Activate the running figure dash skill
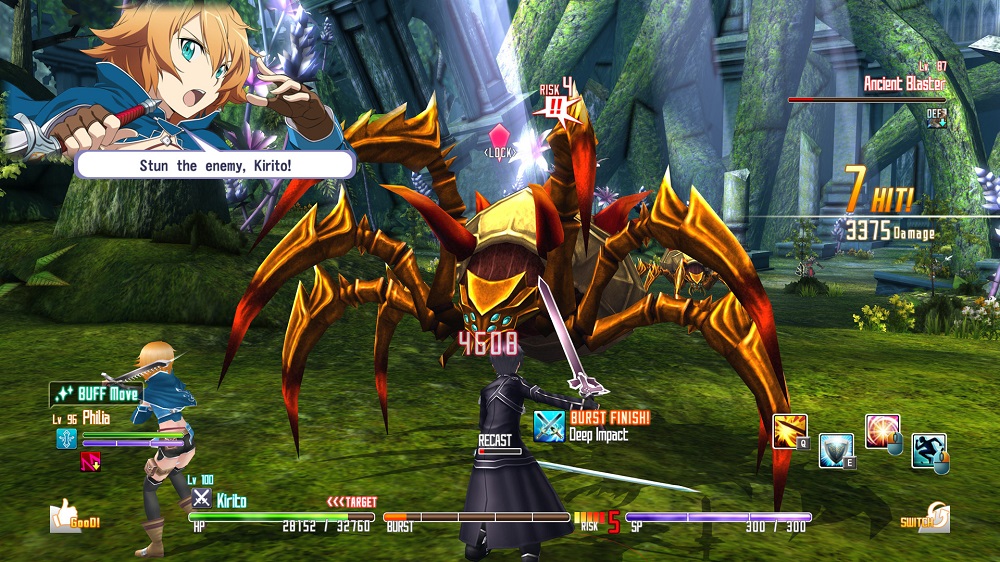Viewport: 1000px width, 562px height. (x=928, y=450)
